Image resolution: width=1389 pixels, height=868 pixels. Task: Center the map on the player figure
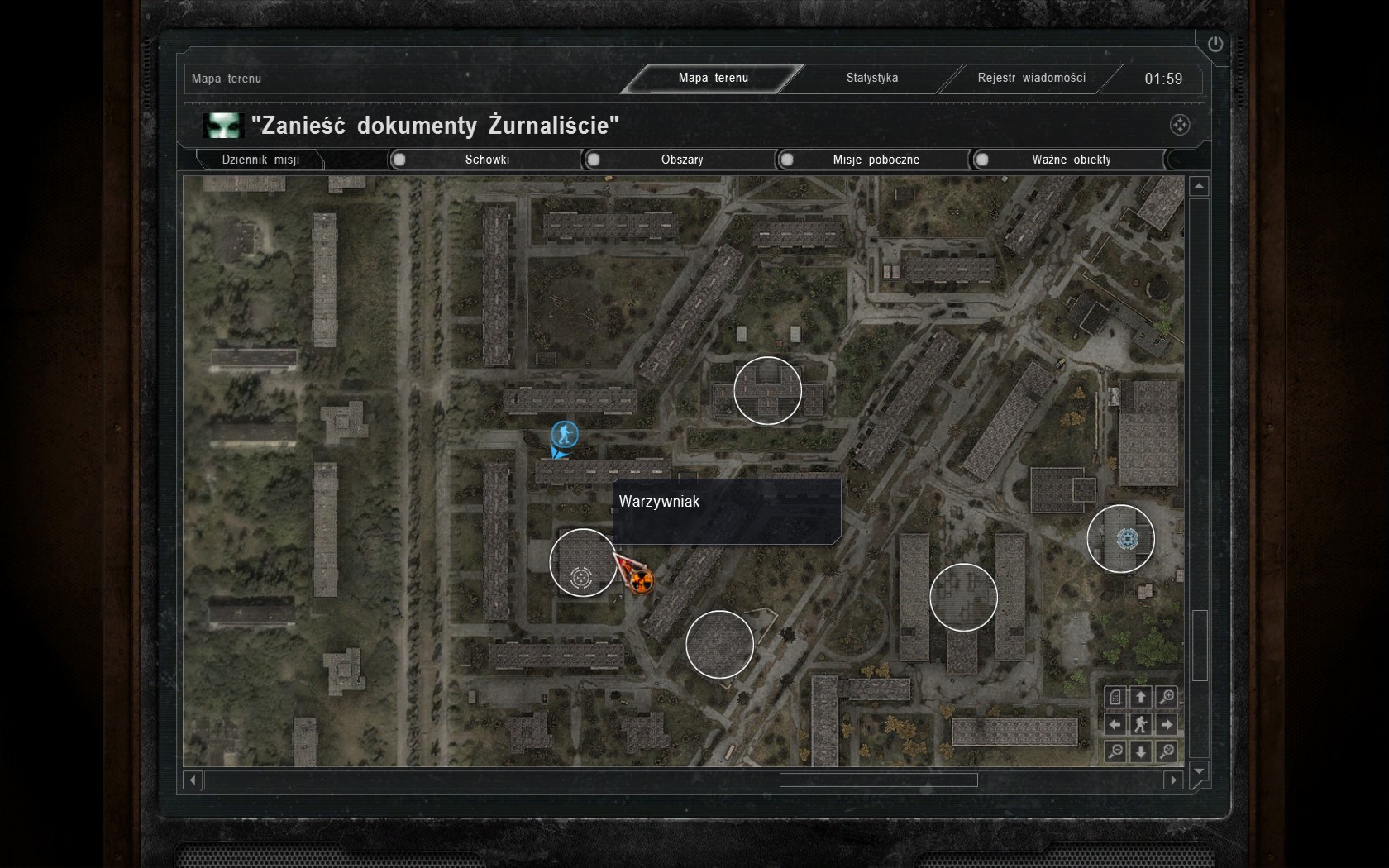(1141, 724)
